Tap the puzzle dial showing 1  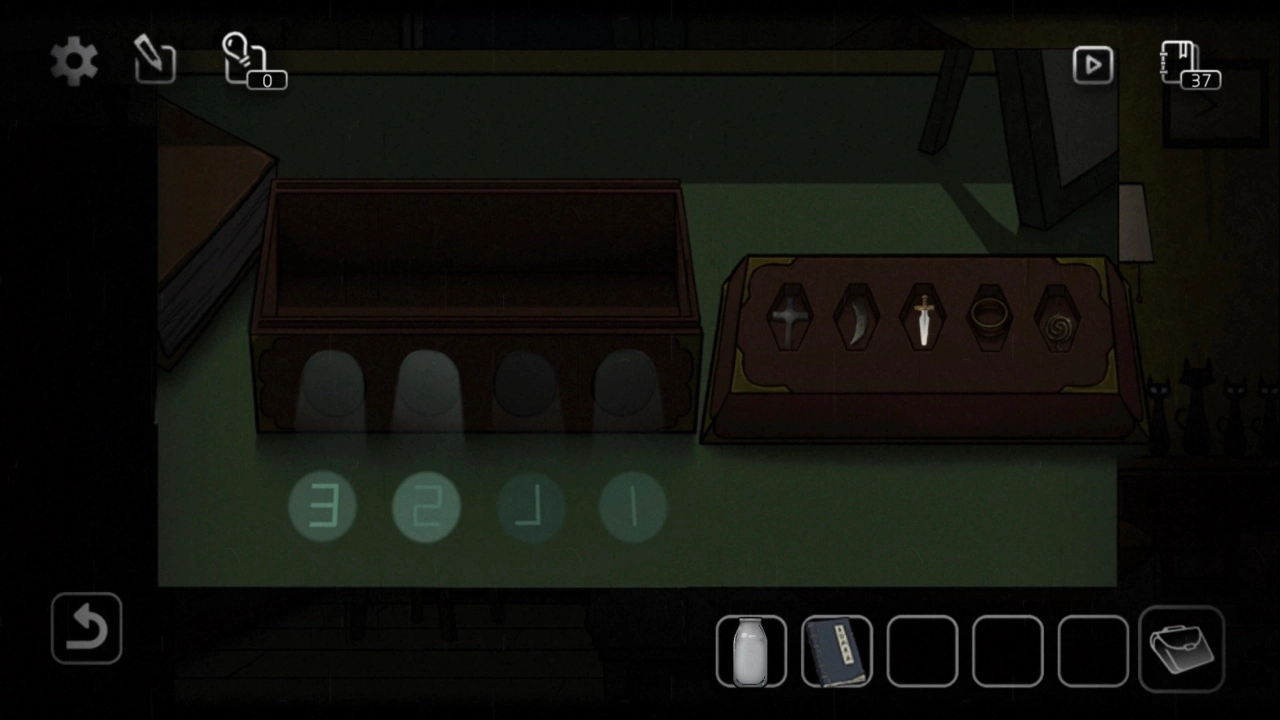click(632, 507)
